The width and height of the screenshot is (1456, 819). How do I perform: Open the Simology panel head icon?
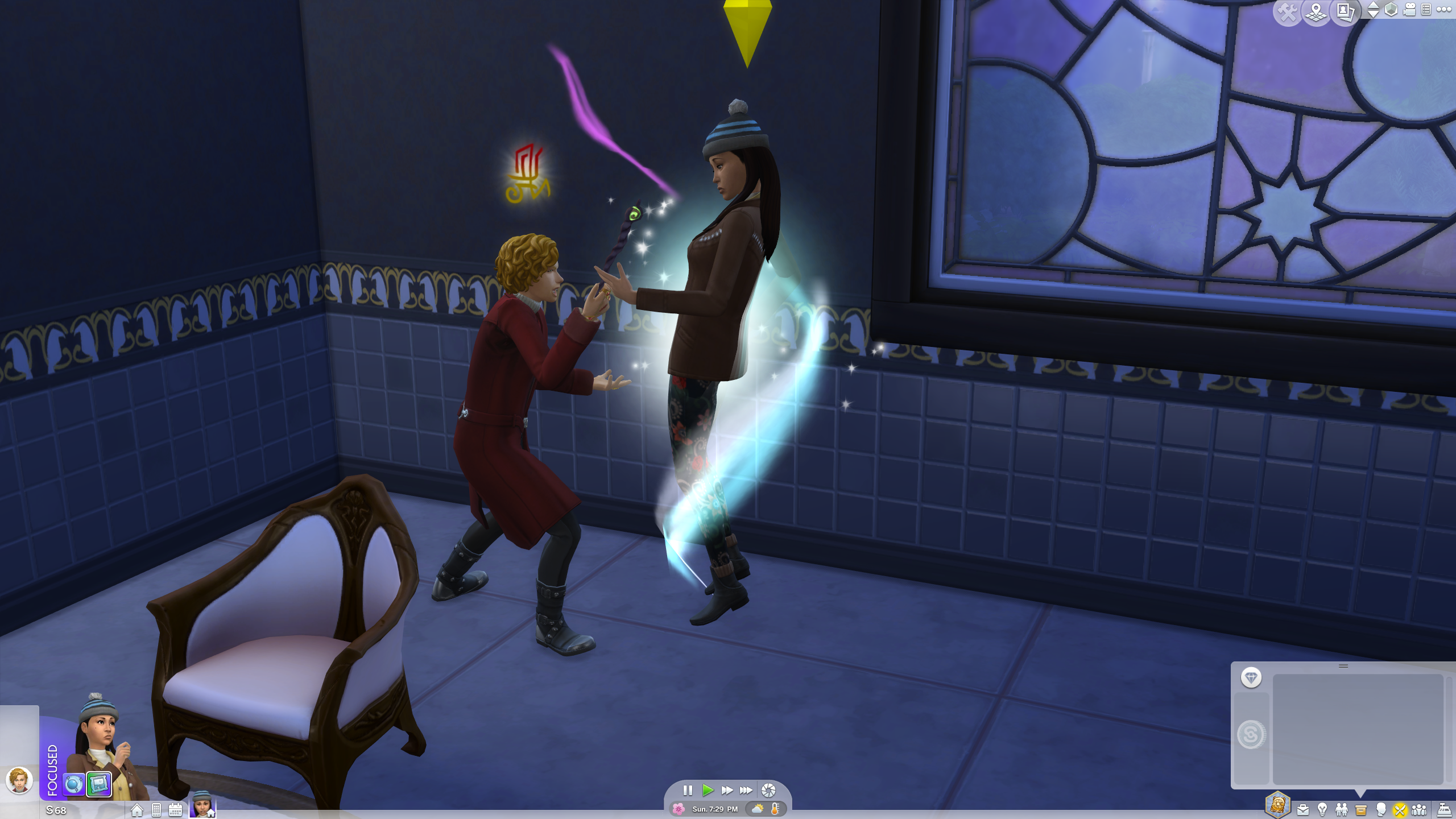[x=1381, y=811]
